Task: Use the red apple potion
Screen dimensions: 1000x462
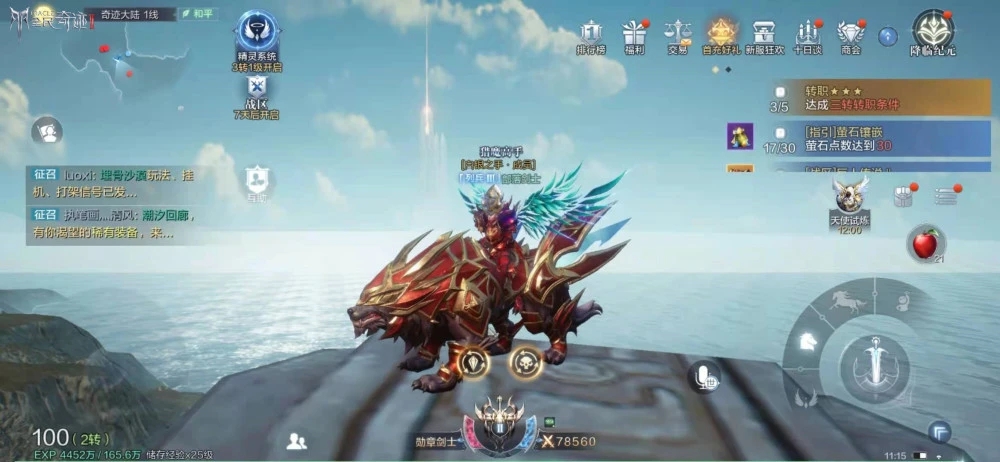Action: [x=926, y=243]
